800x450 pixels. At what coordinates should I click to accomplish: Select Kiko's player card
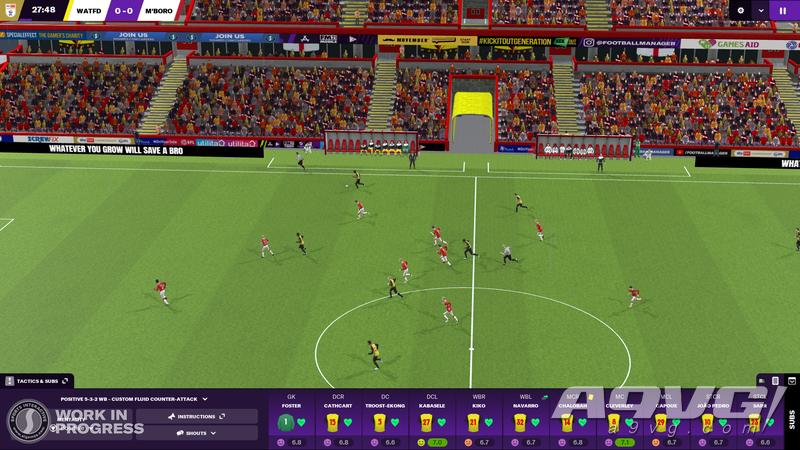(478, 420)
